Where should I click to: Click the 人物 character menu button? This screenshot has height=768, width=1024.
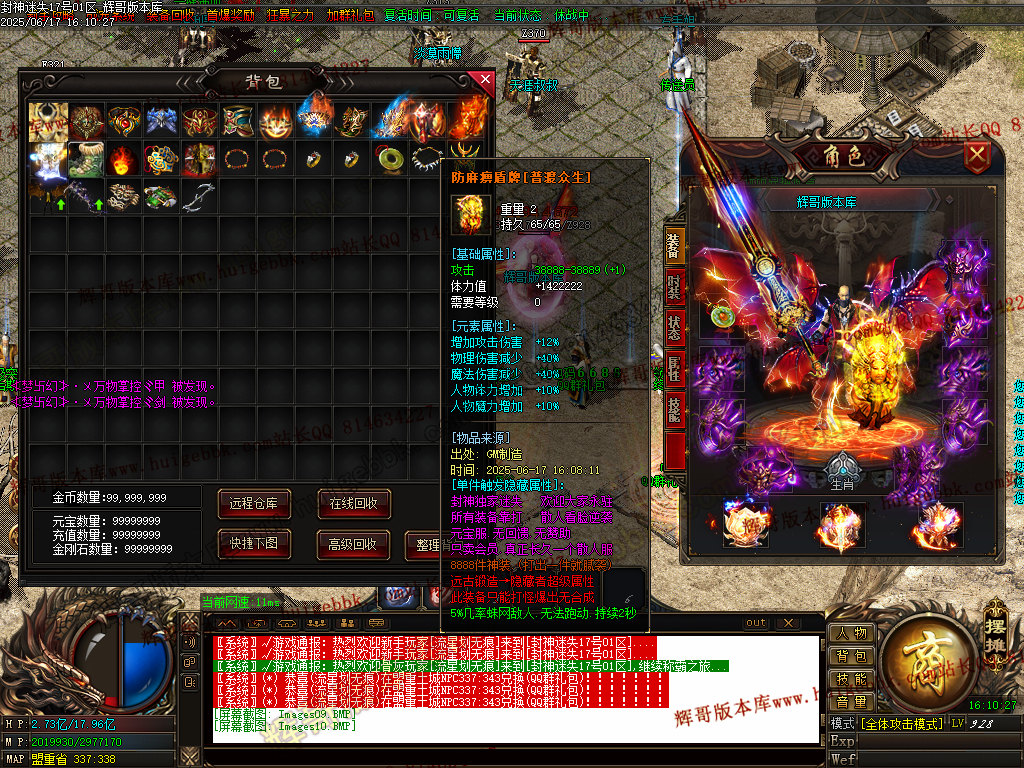coord(851,633)
